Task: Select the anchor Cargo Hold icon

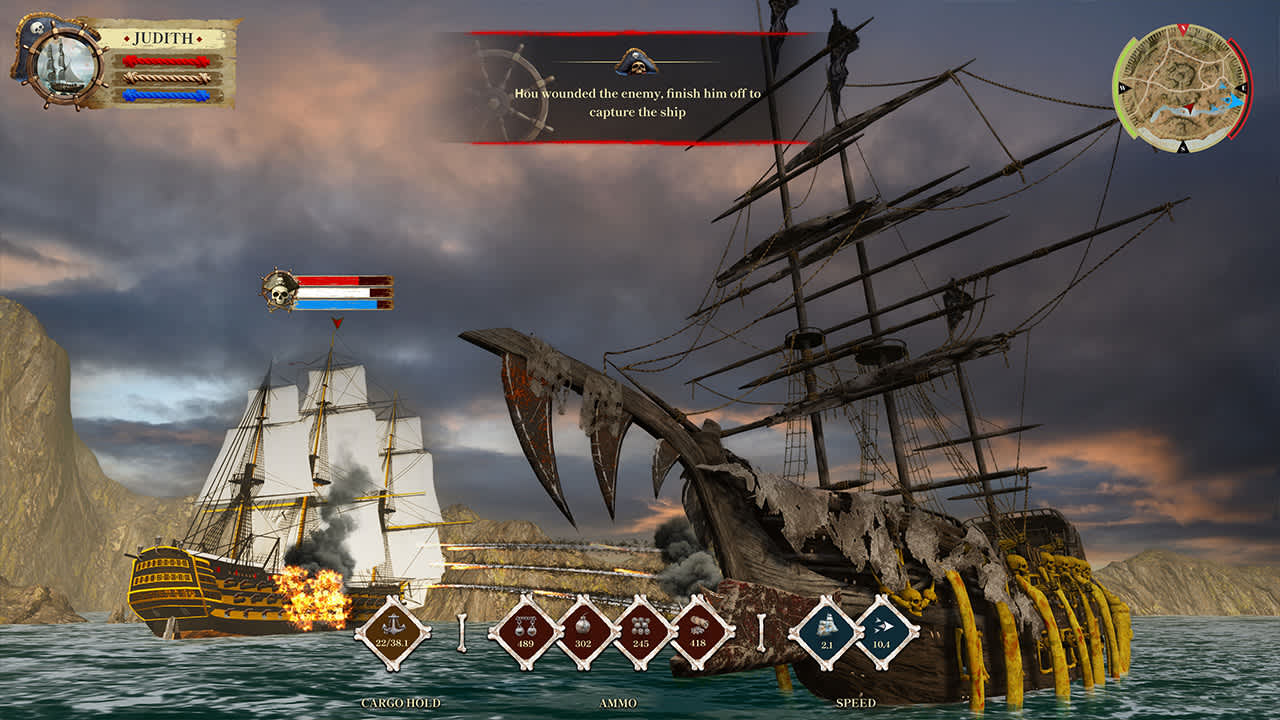Action: click(394, 630)
